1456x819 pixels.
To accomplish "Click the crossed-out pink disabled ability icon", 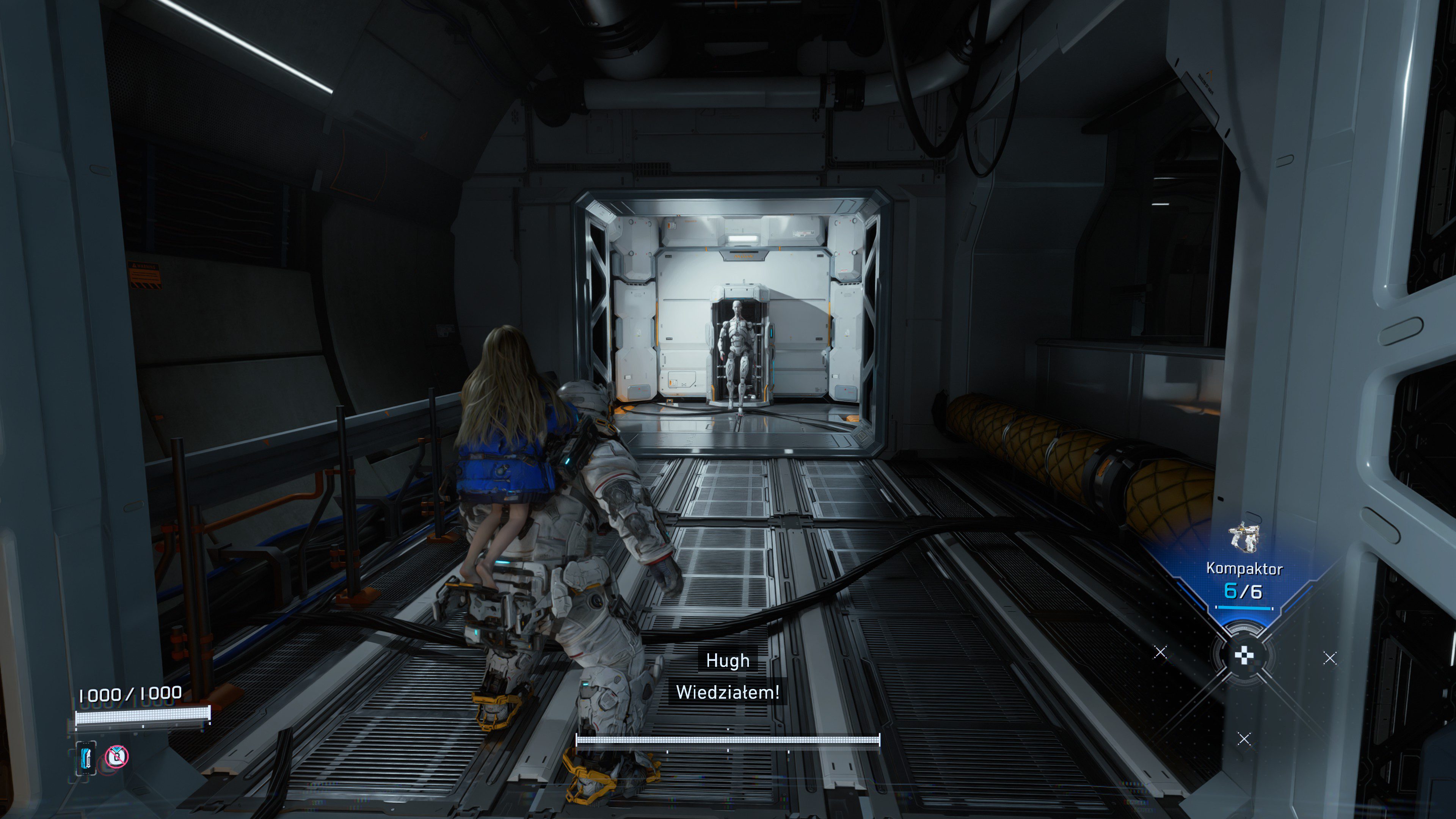I will 117,756.
